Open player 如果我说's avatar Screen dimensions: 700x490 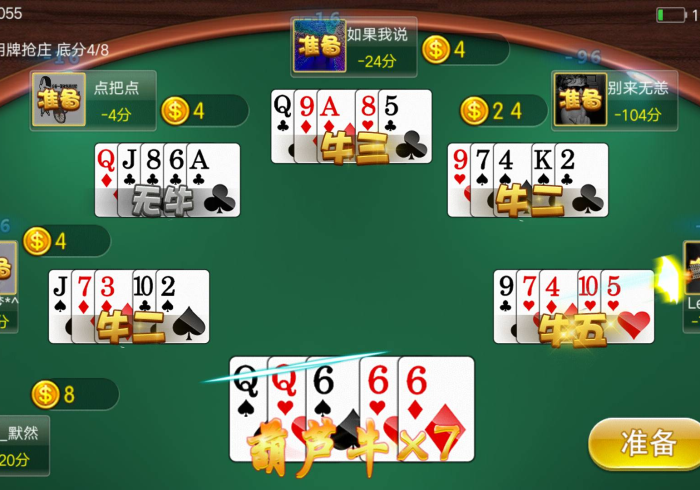[319, 46]
